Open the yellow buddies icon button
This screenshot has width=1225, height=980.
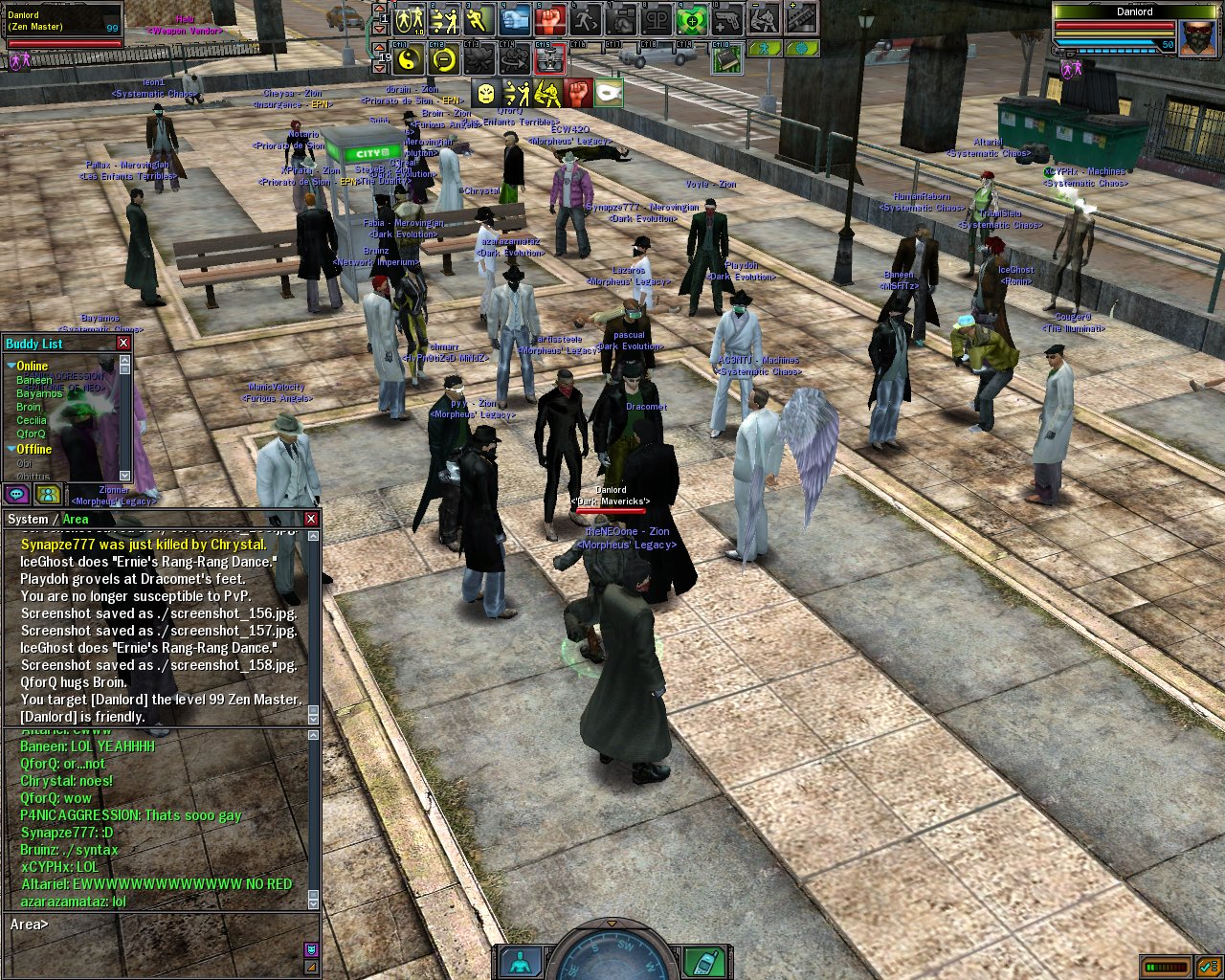click(x=47, y=494)
